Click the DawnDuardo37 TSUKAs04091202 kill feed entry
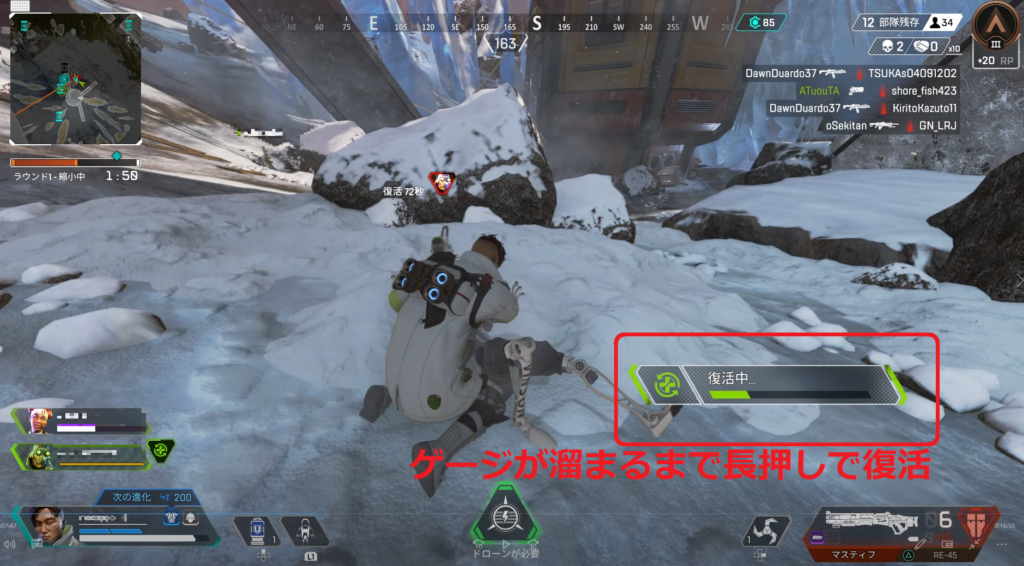The image size is (1024, 566). [x=850, y=73]
